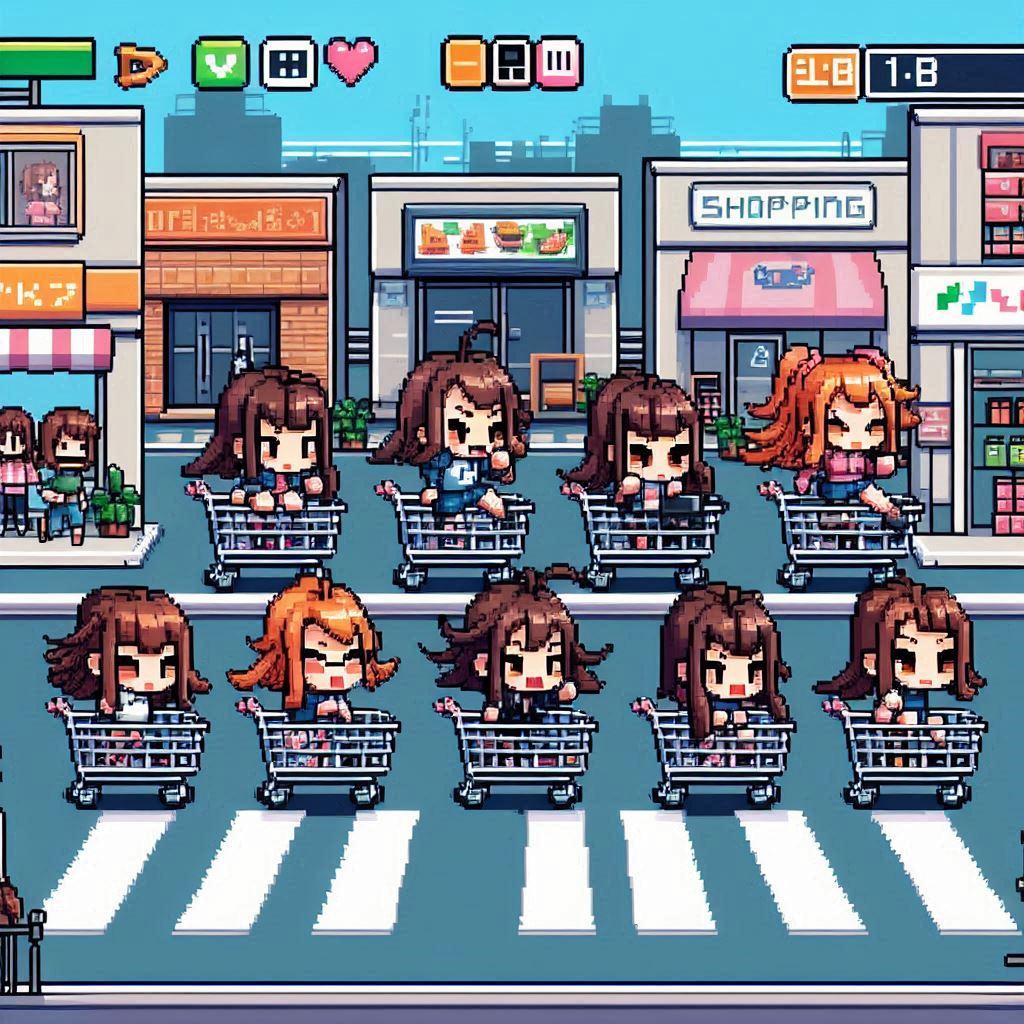Activate the pink vertical-bars button
1024x1024 pixels.
(x=559, y=63)
